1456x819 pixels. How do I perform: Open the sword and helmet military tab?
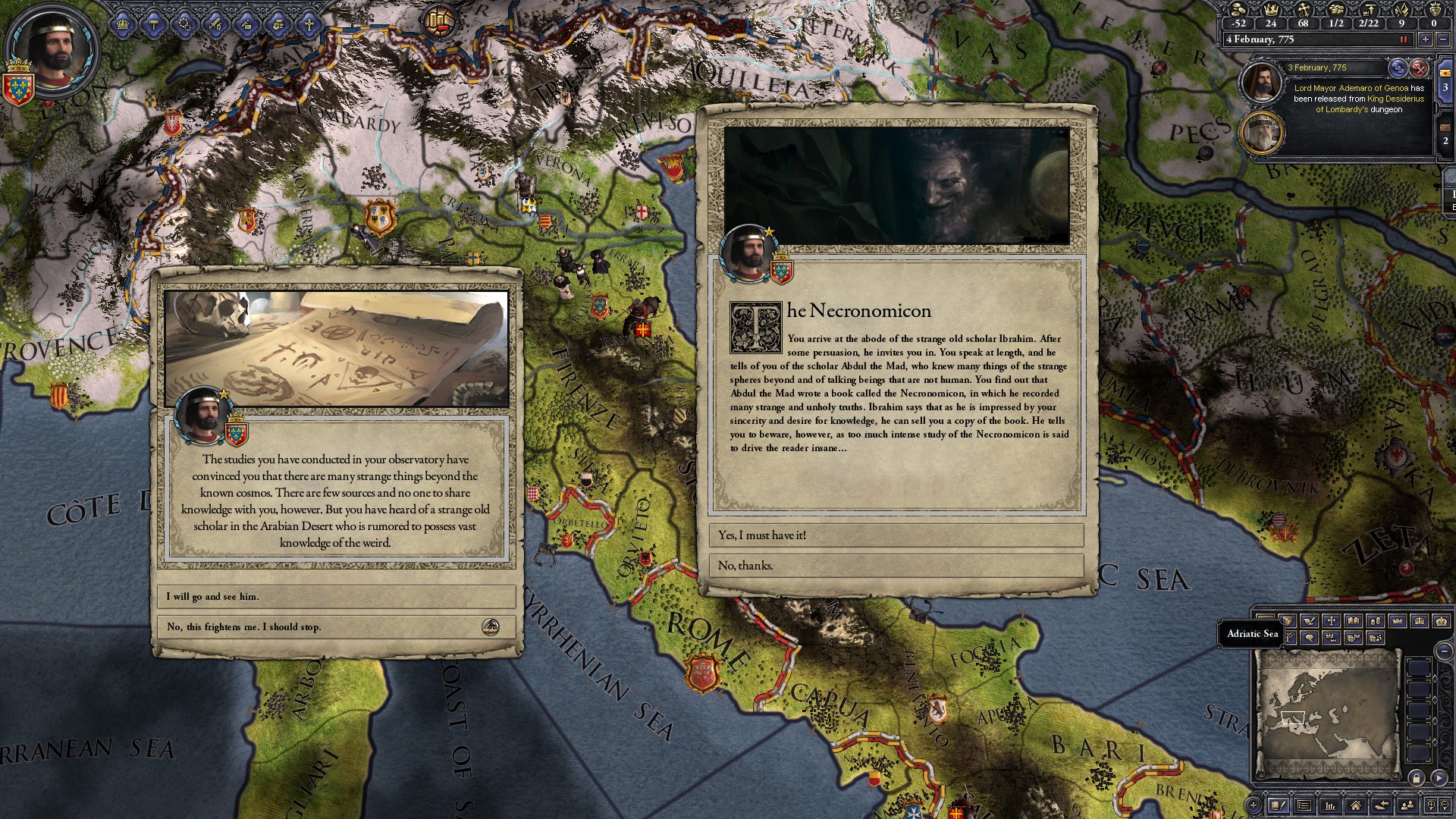click(x=216, y=24)
